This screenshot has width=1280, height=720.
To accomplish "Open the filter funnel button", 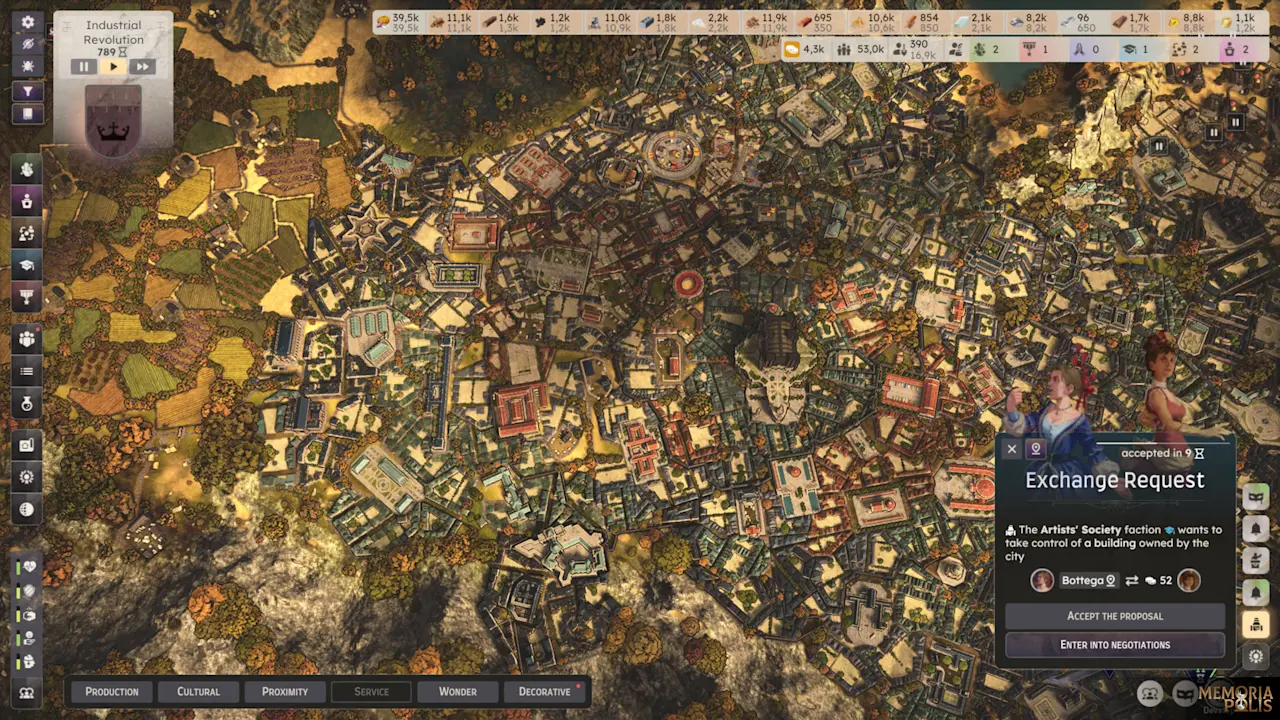I will point(28,92).
